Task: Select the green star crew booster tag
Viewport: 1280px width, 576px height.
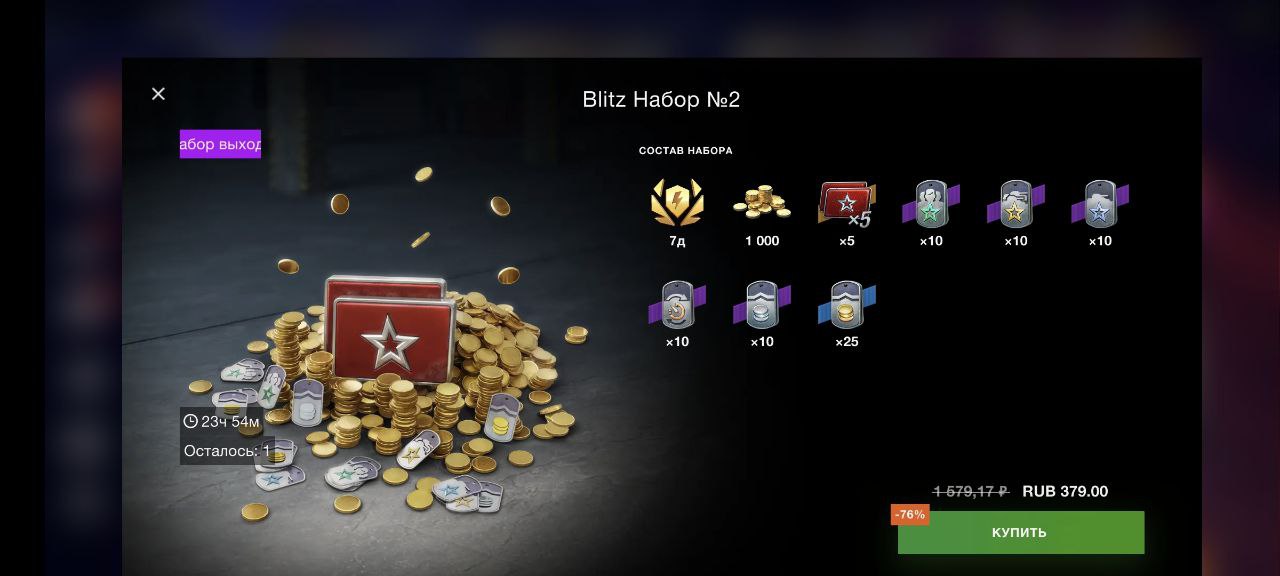Action: tap(931, 204)
